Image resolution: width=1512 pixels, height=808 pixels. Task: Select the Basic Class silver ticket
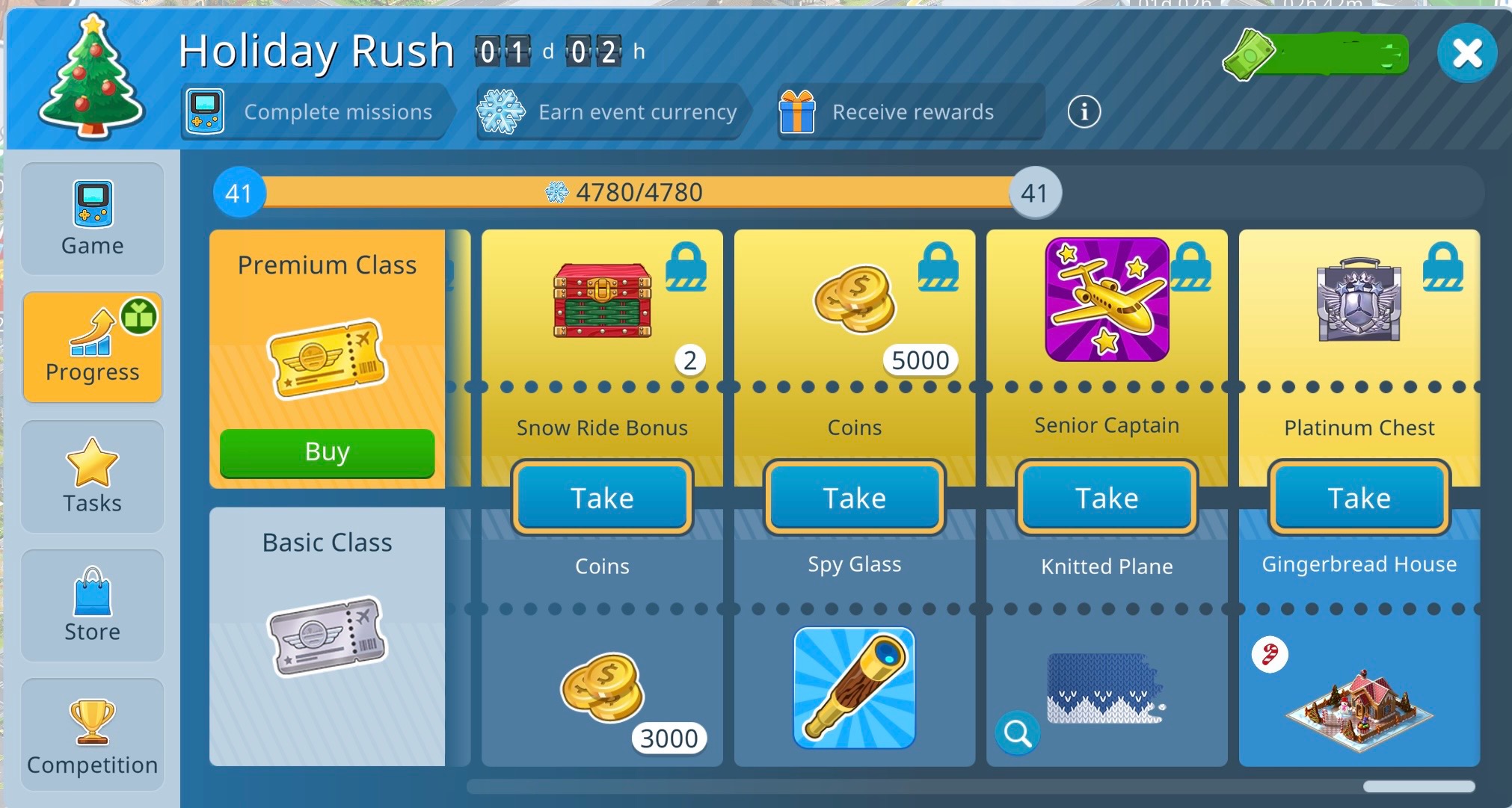click(x=327, y=635)
